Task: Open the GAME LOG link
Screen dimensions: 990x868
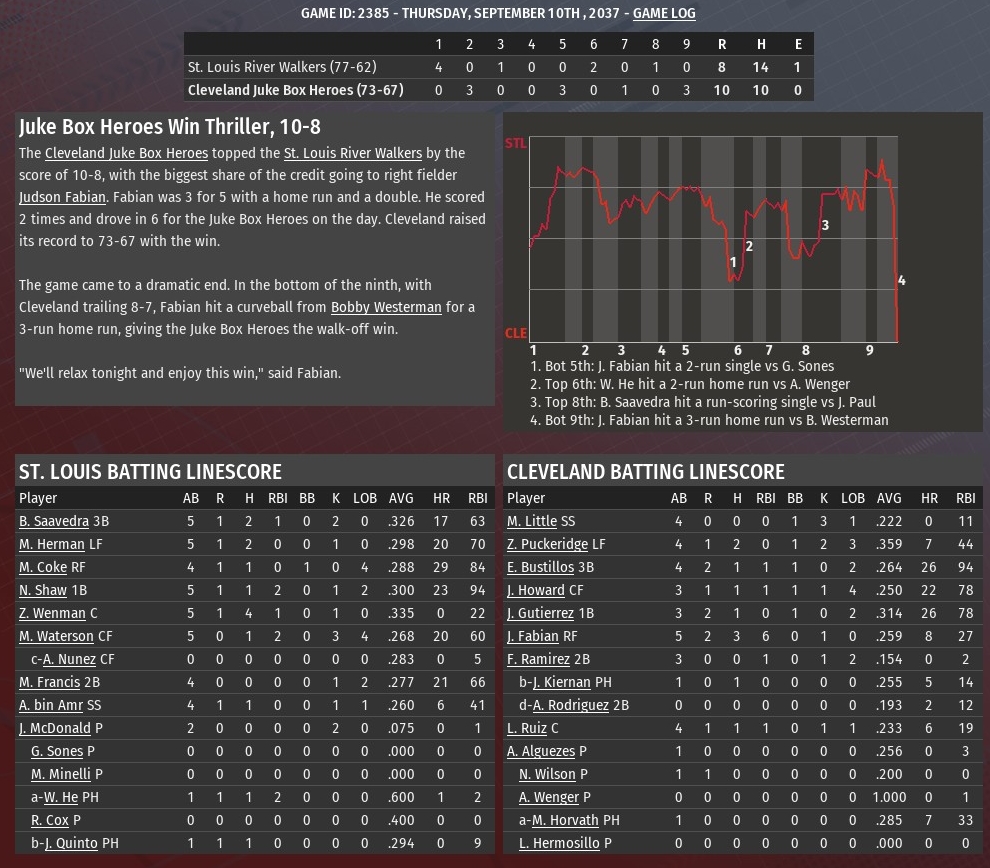Action: tap(664, 13)
